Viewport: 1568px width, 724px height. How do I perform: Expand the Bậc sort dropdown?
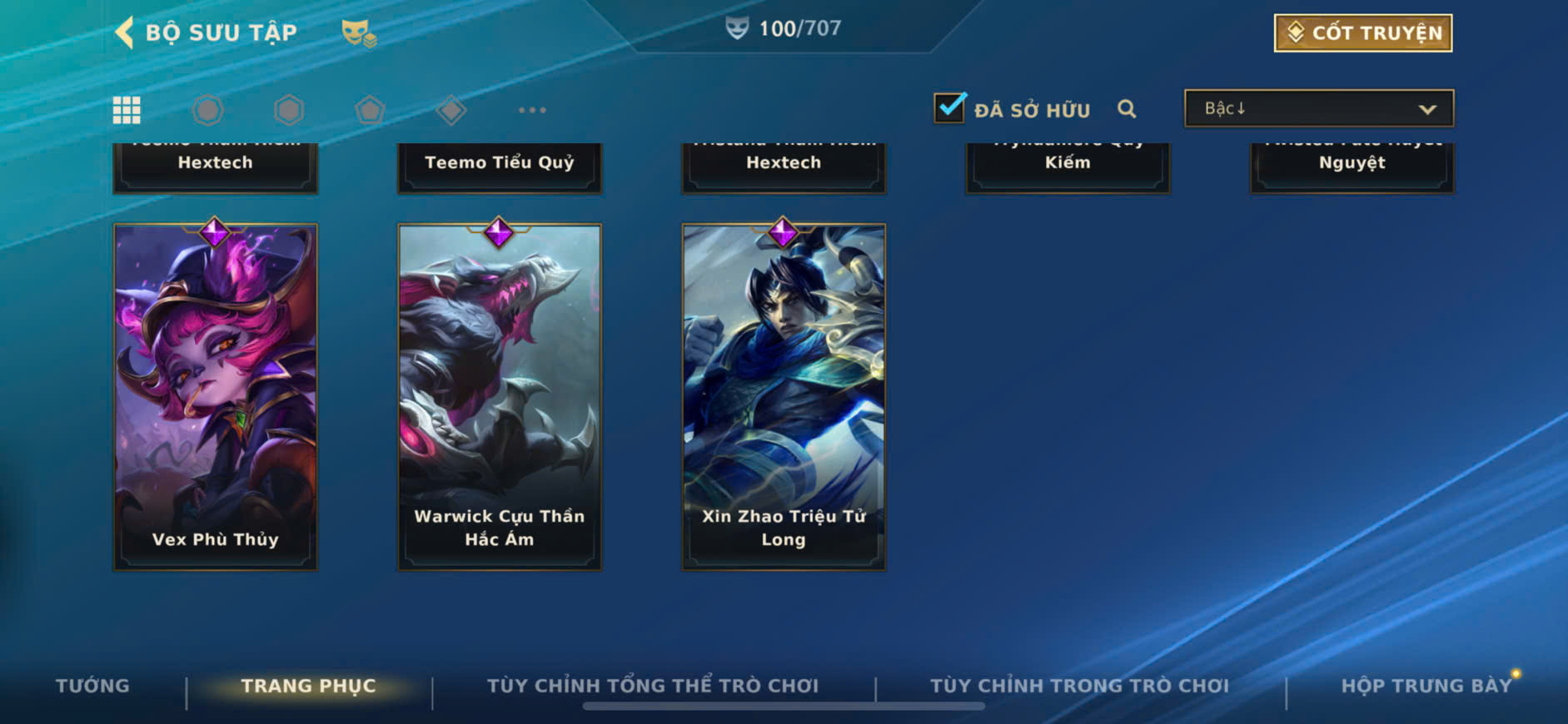[1318, 109]
